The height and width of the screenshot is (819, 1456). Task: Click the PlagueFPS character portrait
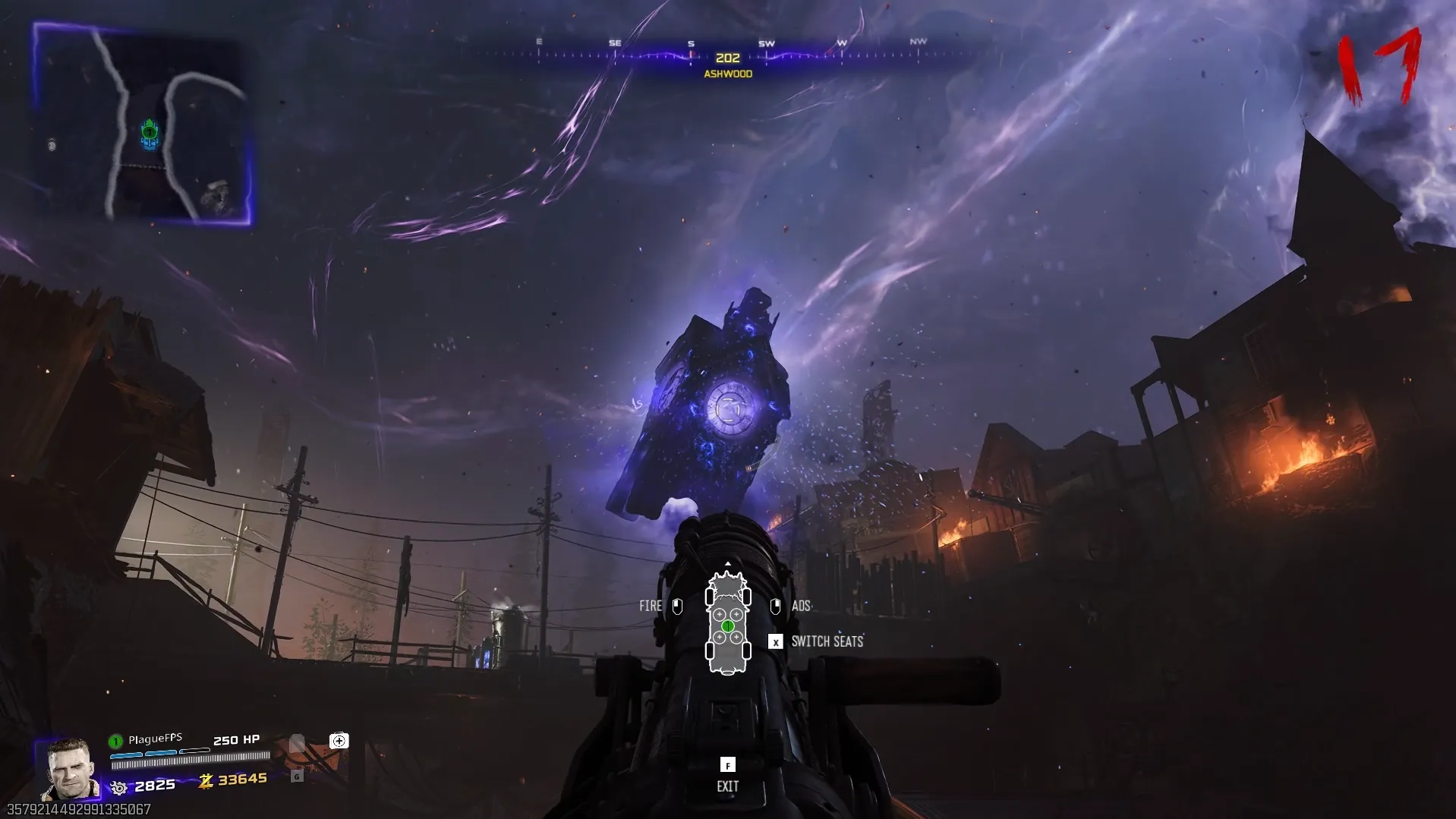[70, 768]
